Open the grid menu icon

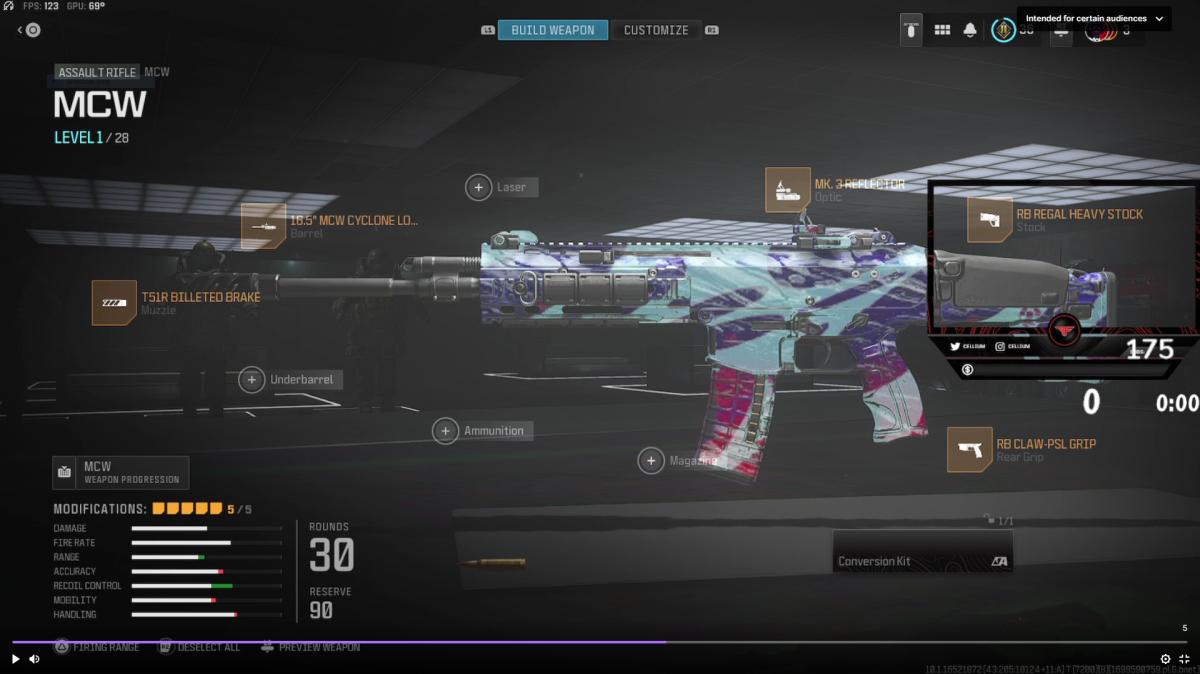tap(942, 30)
